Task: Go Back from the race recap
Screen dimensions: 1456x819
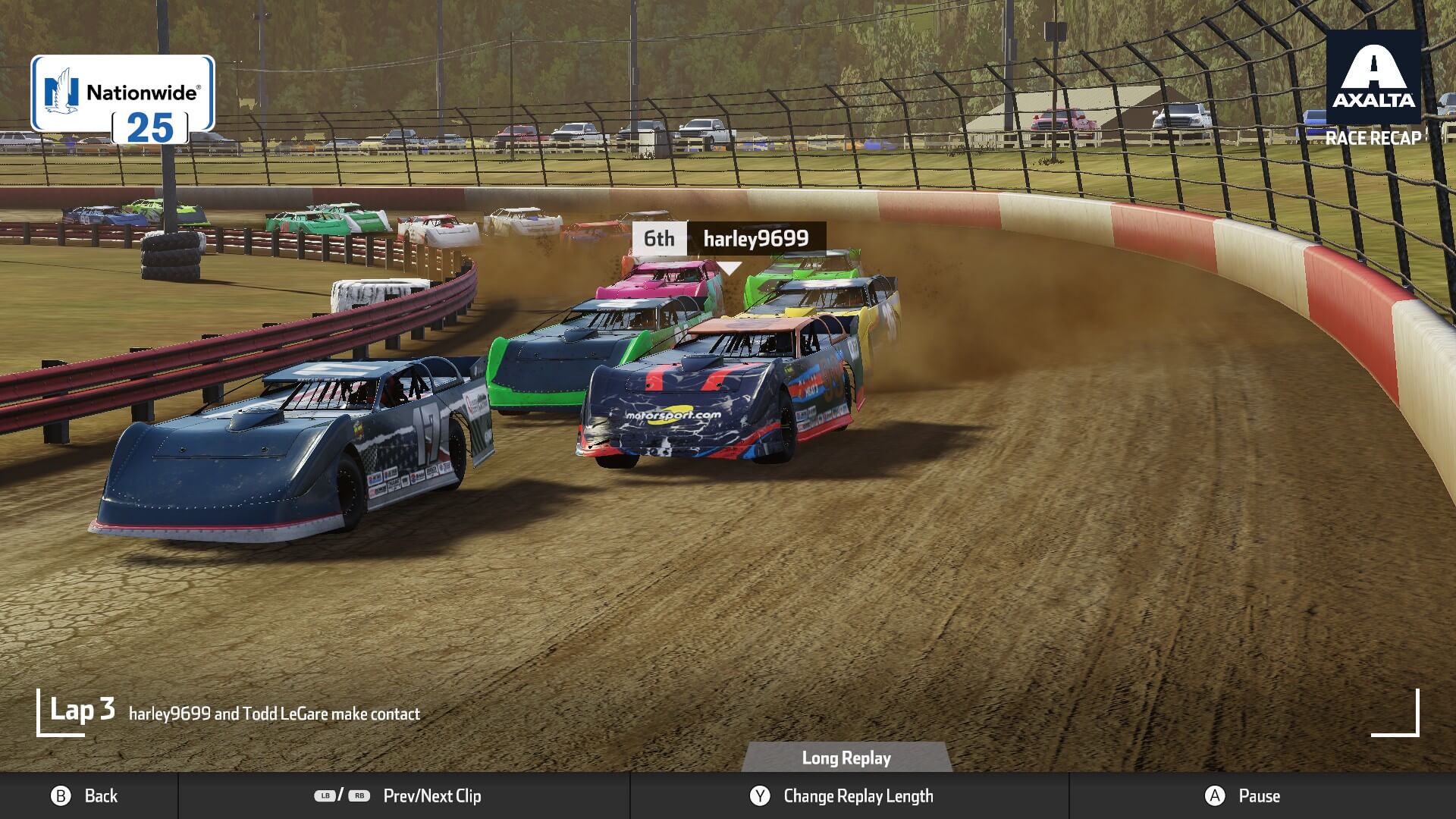Action: (84, 795)
